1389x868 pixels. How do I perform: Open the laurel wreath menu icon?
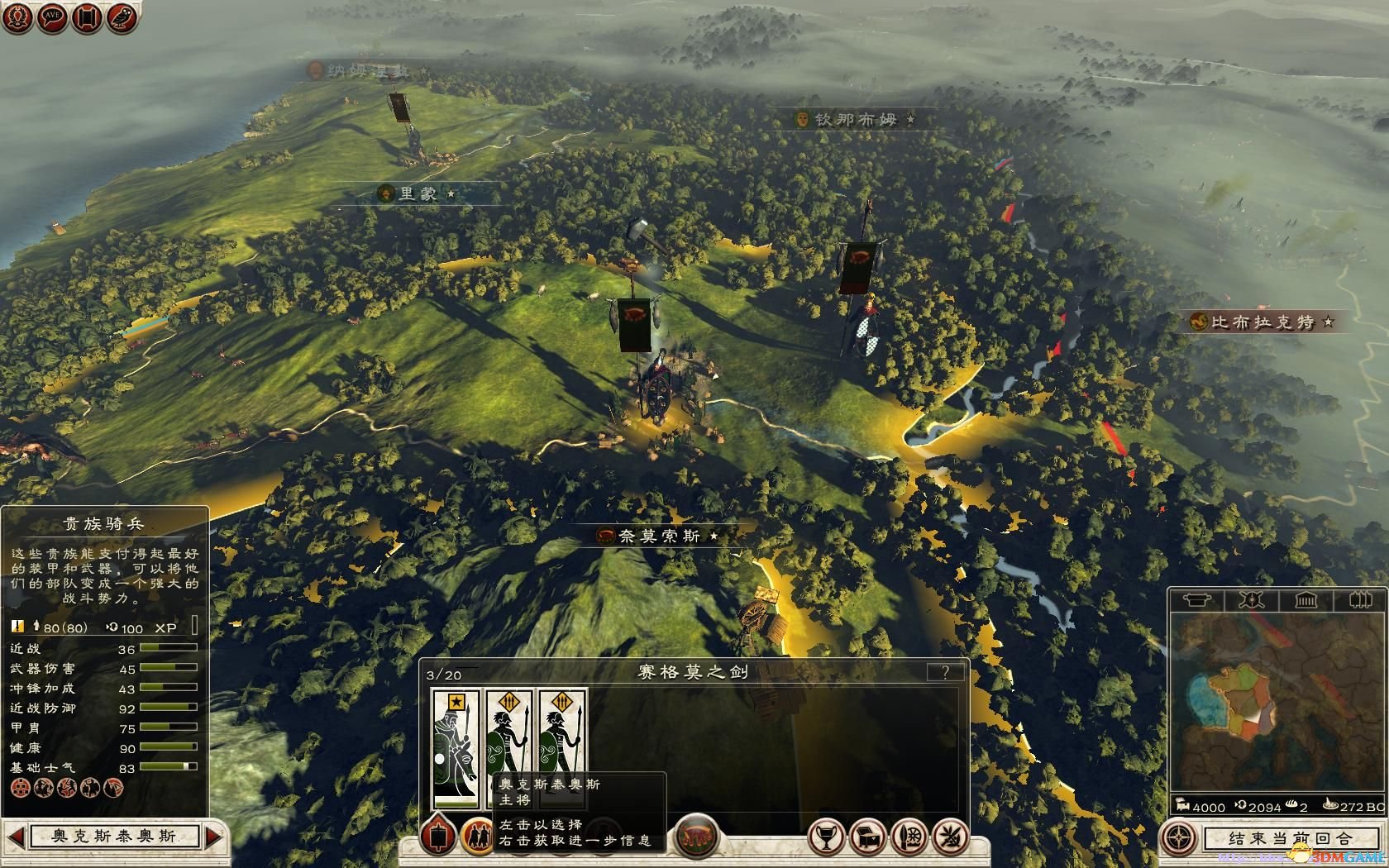18,17
